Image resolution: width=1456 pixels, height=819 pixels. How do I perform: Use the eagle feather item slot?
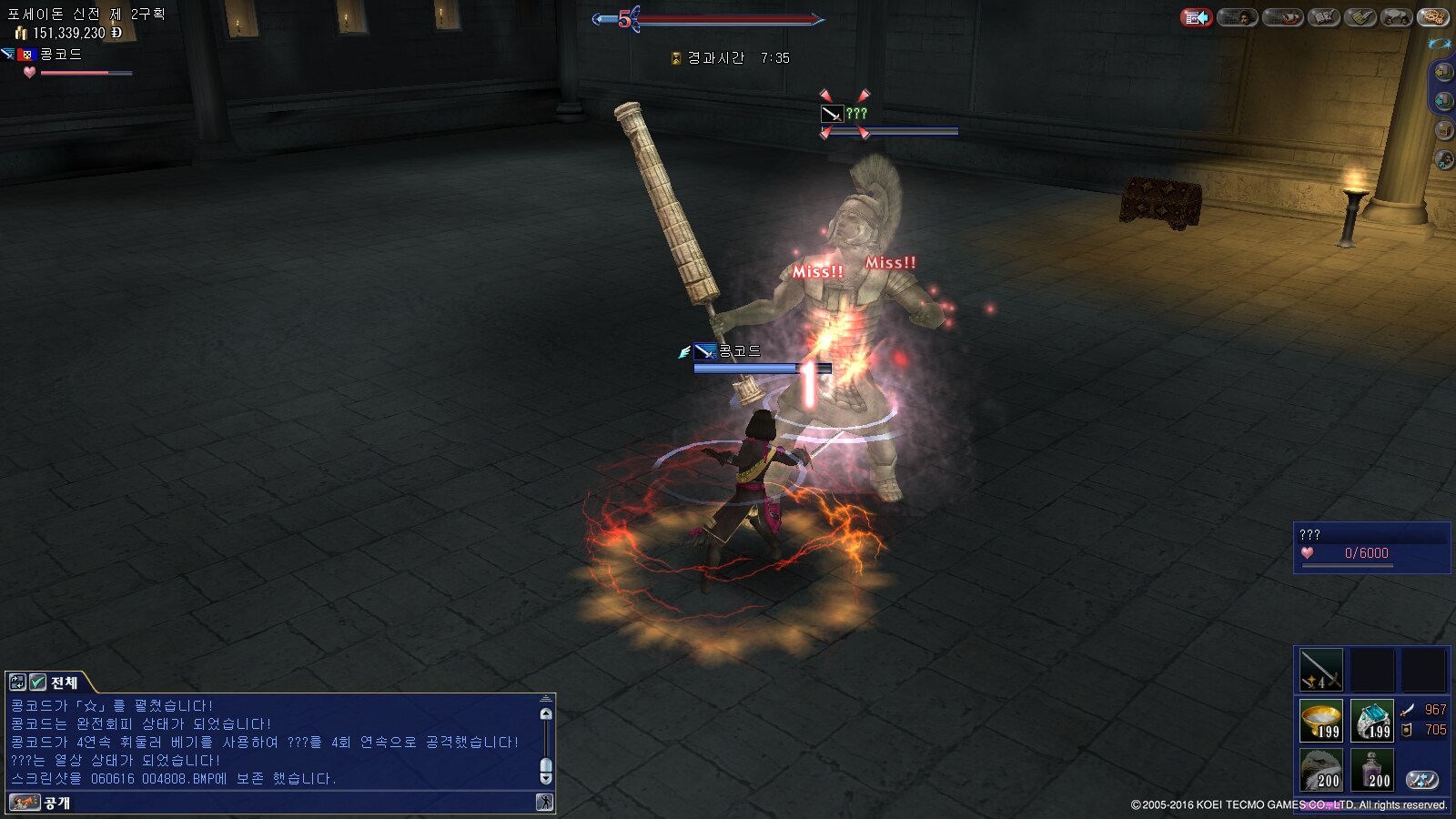(1320, 770)
